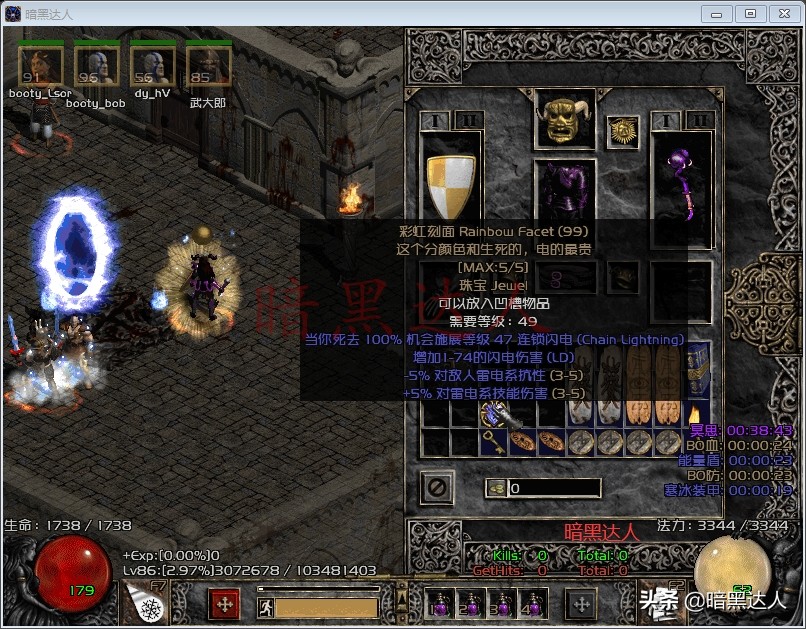Select party member dy_hV's portrait

152,67
